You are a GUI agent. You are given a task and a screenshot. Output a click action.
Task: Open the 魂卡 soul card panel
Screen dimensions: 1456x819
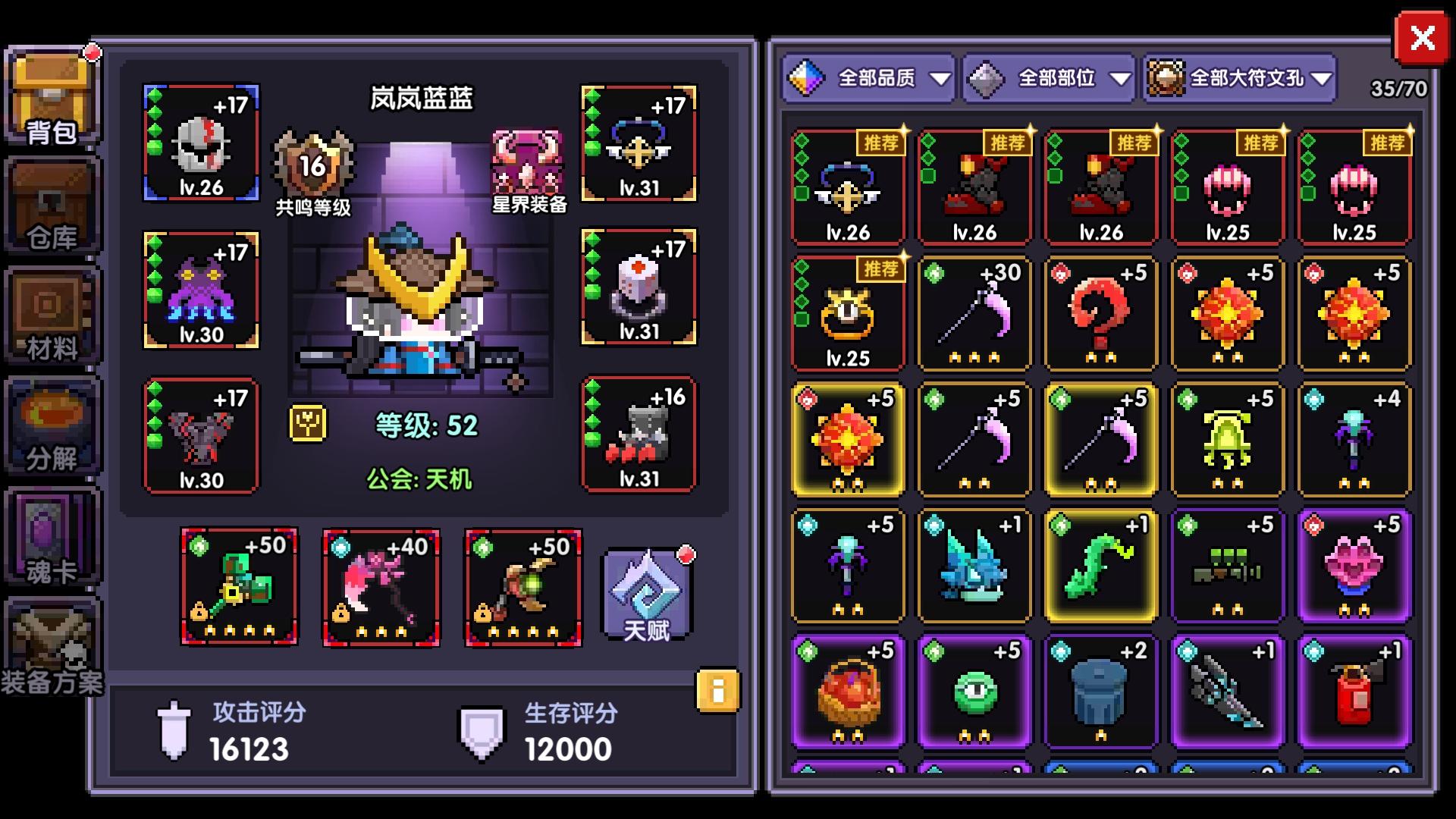pyautogui.click(x=52, y=535)
